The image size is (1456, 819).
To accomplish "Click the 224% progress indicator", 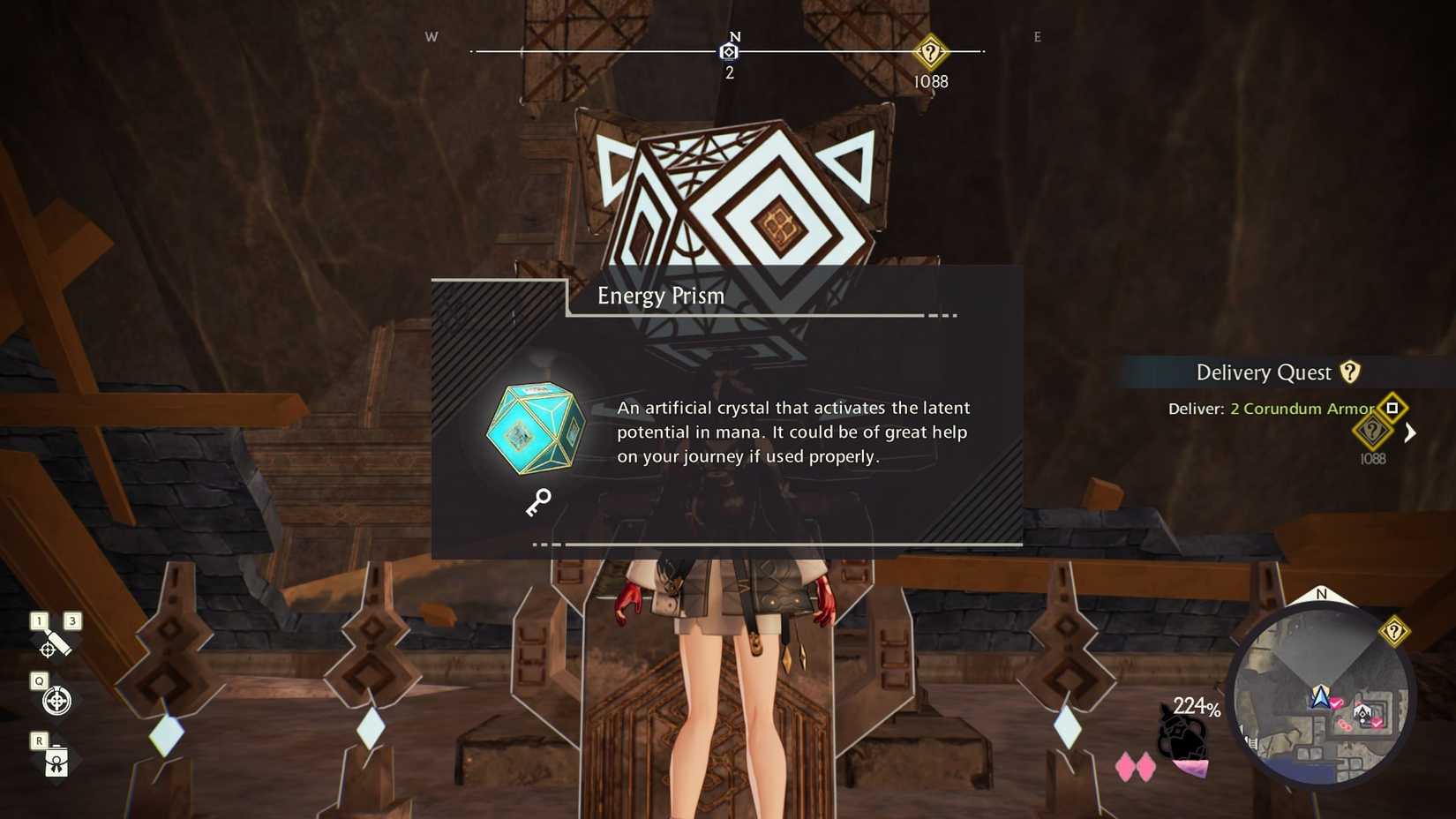I will click(x=1197, y=706).
